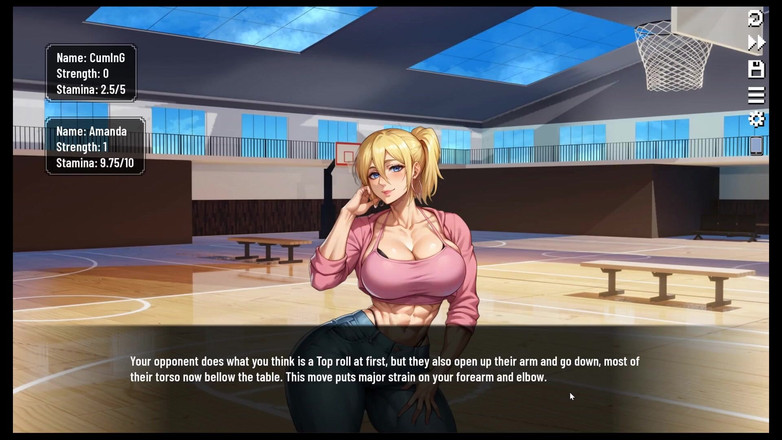Open settings with the gear icon
This screenshot has width=782, height=440.
(756, 120)
